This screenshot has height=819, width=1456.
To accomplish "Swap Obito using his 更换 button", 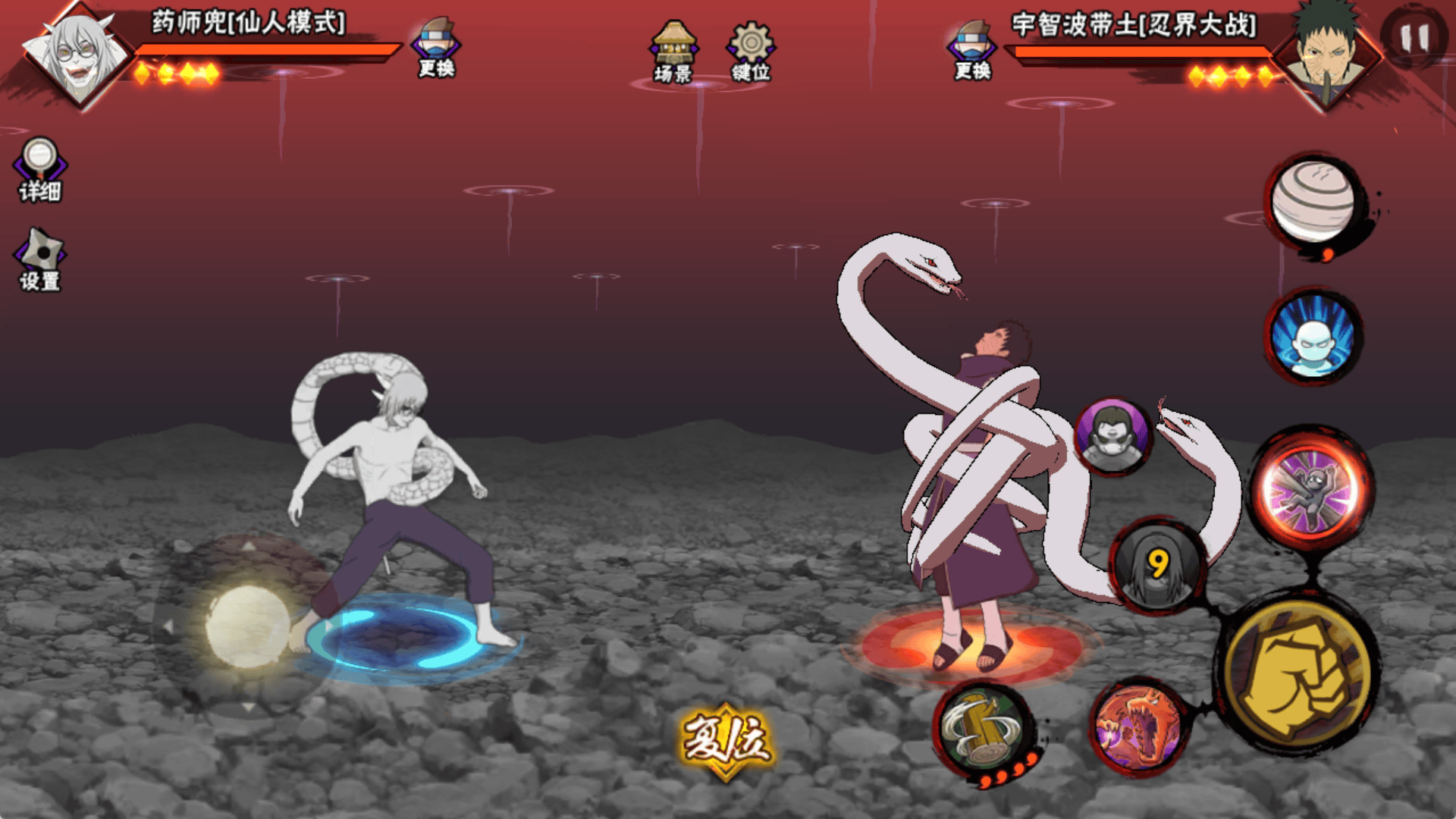I will (973, 50).
